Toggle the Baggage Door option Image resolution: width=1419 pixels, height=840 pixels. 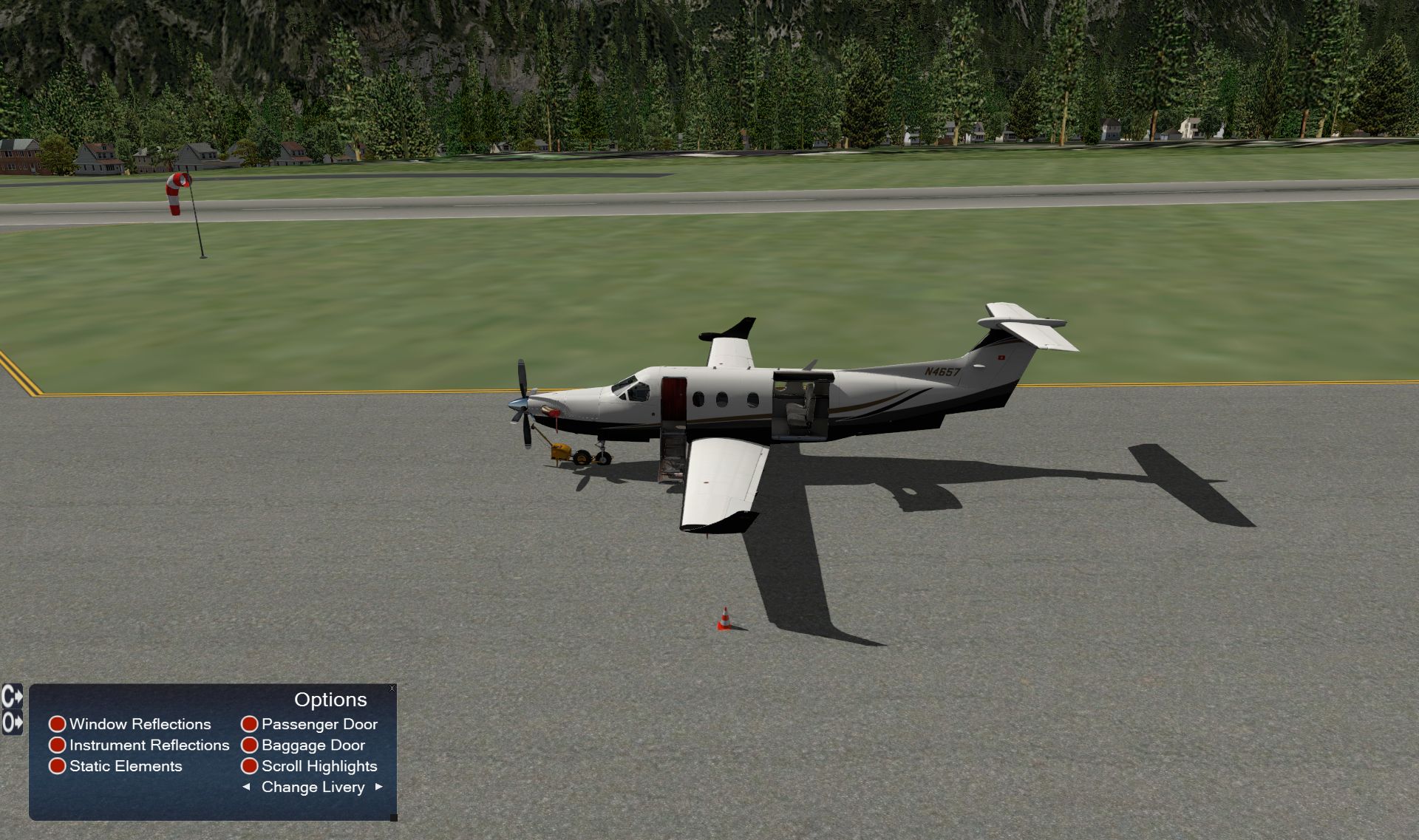click(x=250, y=745)
